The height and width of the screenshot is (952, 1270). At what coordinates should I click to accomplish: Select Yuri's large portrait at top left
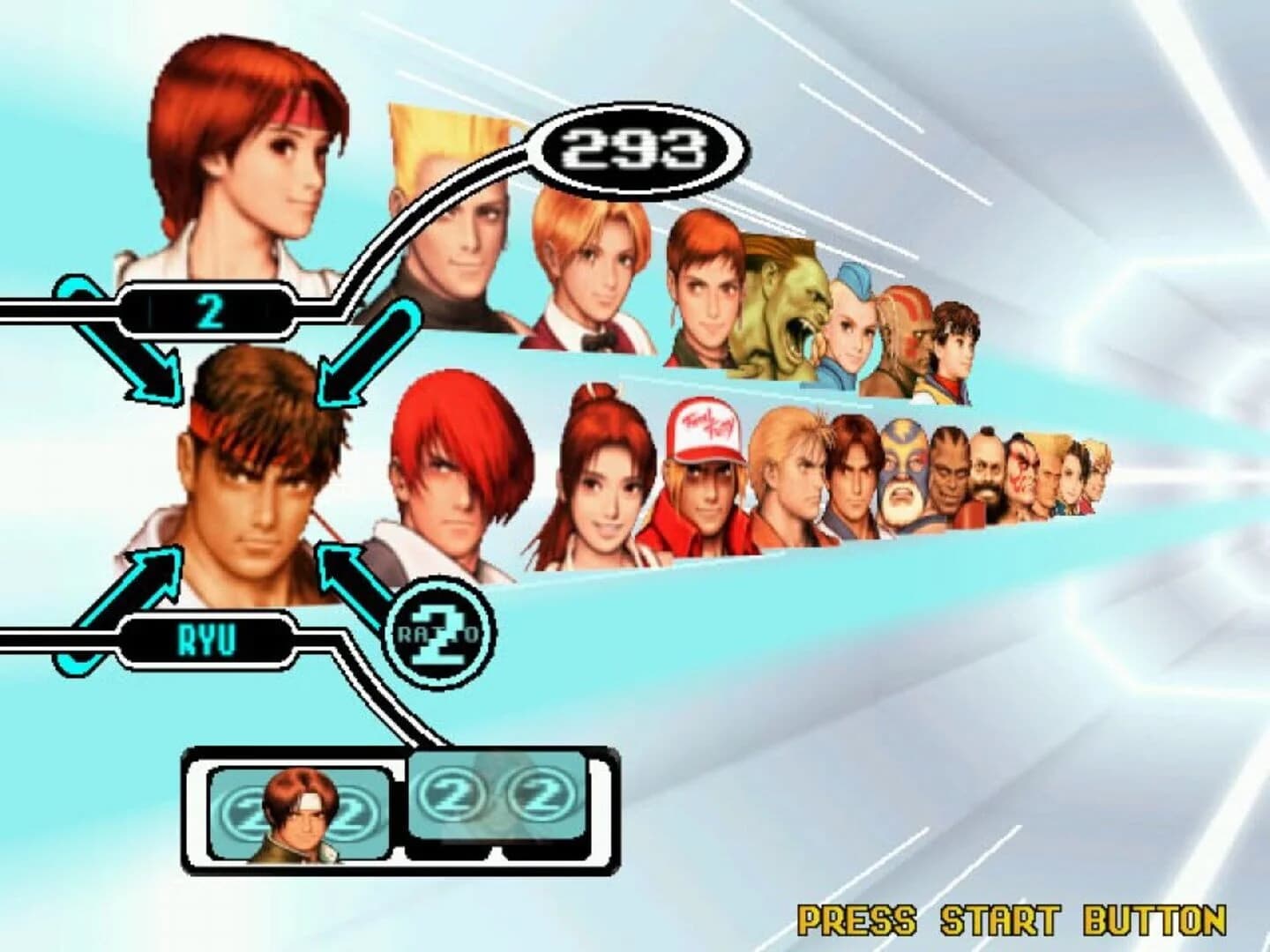[x=247, y=159]
